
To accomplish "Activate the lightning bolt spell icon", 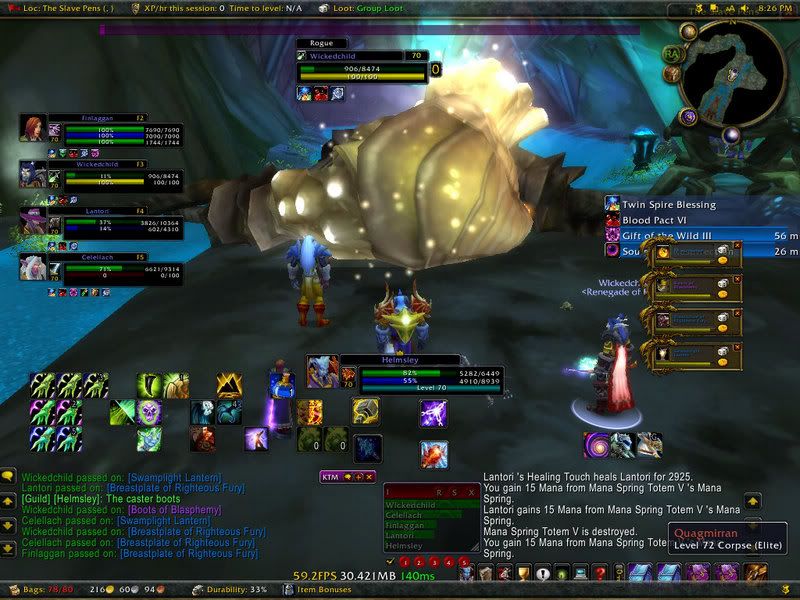I will click(433, 412).
